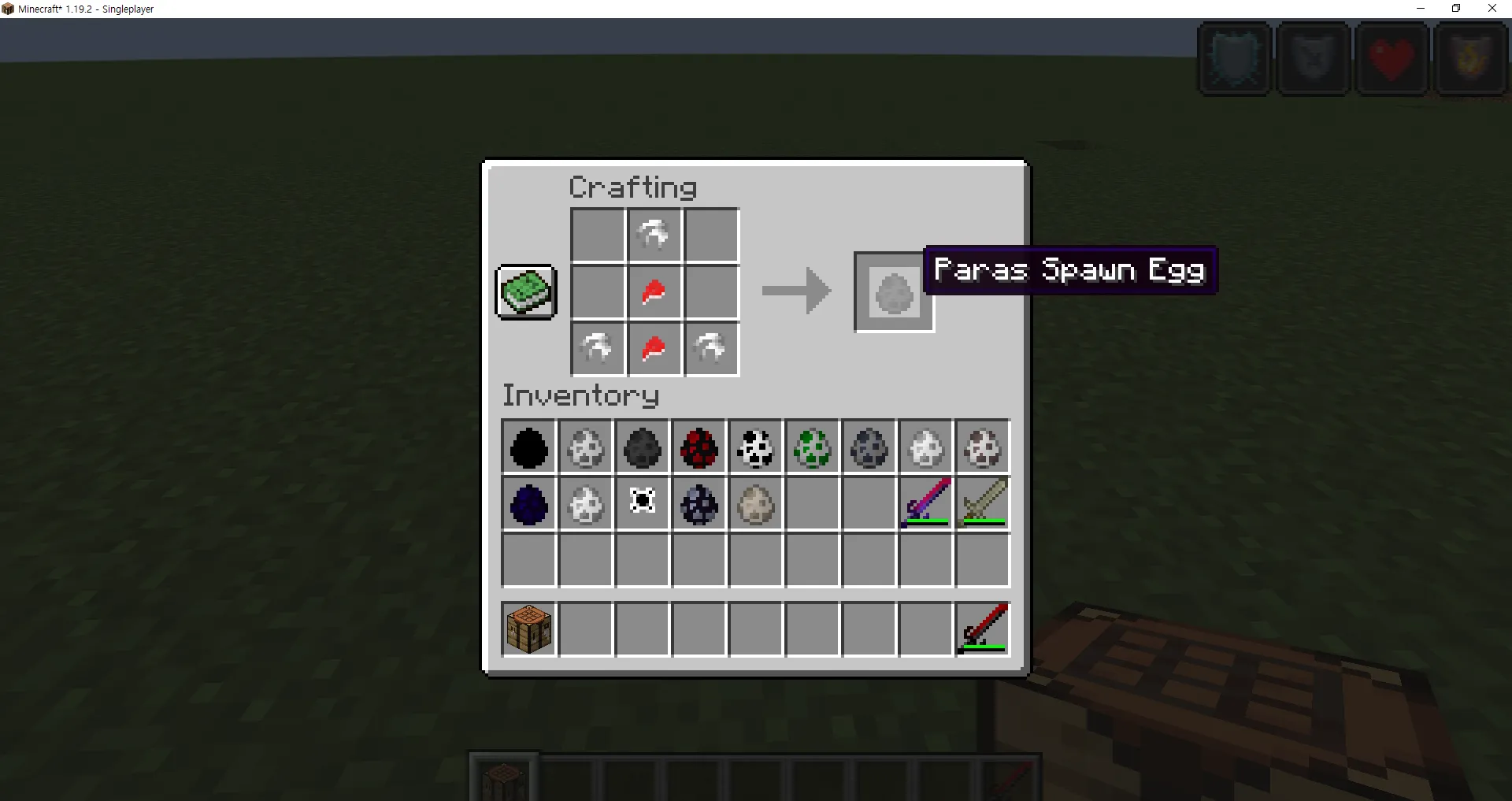Image resolution: width=1512 pixels, height=801 pixels.
Task: Take the Paras Spawn Egg from the output slot
Action: click(893, 292)
